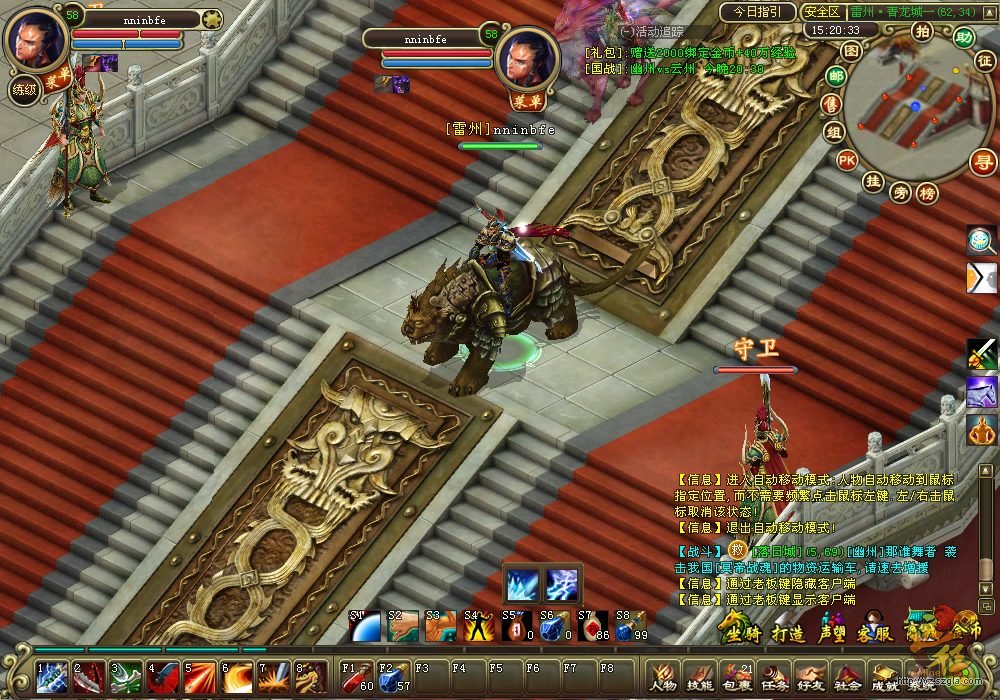Open the 寻 pathfinding button
This screenshot has height=700, width=1000.
[984, 161]
